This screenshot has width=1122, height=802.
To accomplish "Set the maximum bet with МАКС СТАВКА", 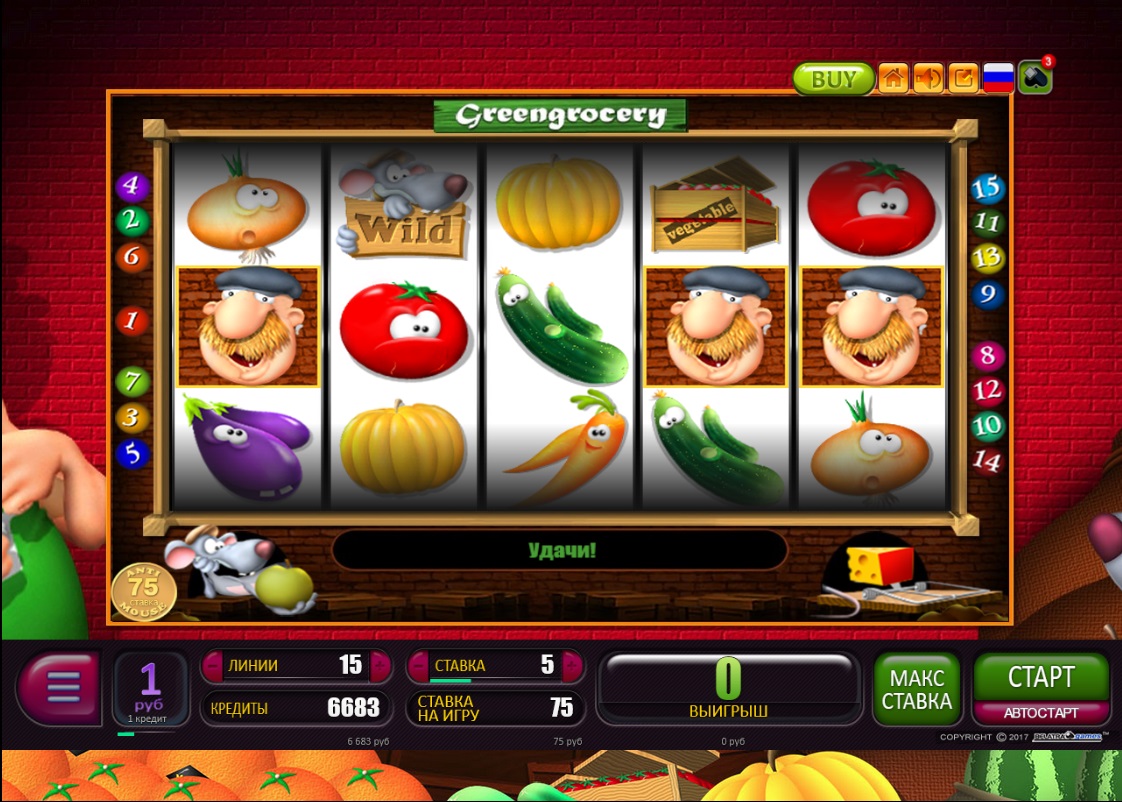I will point(917,689).
